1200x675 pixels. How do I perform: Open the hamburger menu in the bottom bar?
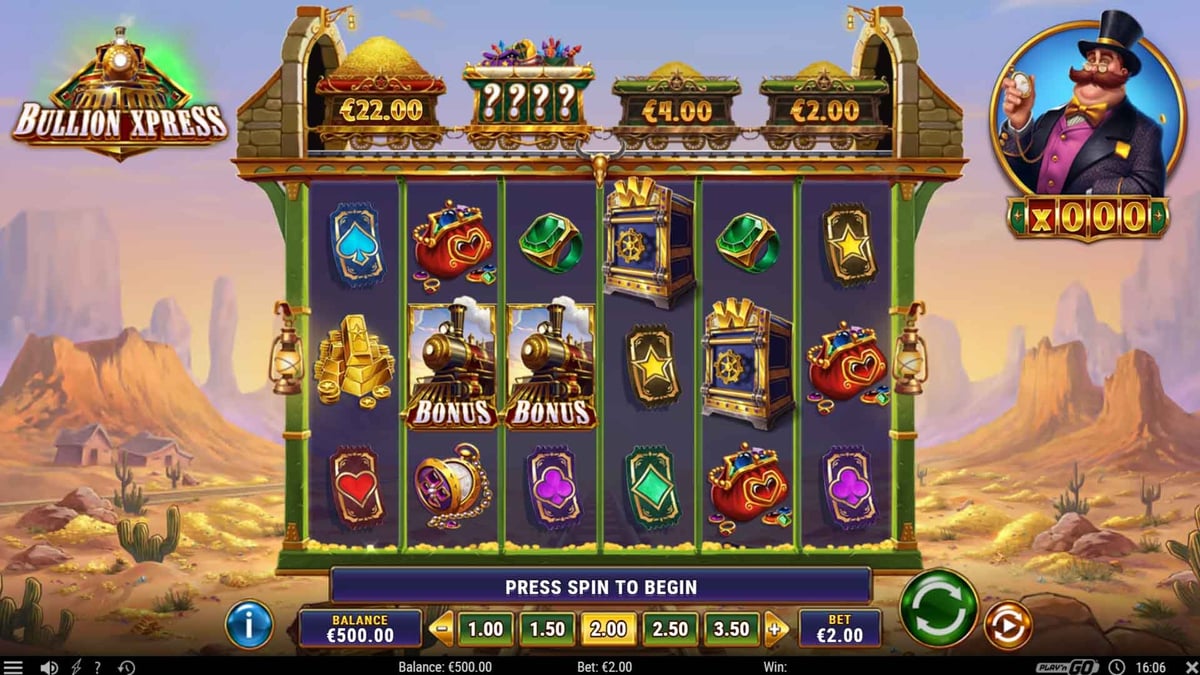(x=13, y=667)
